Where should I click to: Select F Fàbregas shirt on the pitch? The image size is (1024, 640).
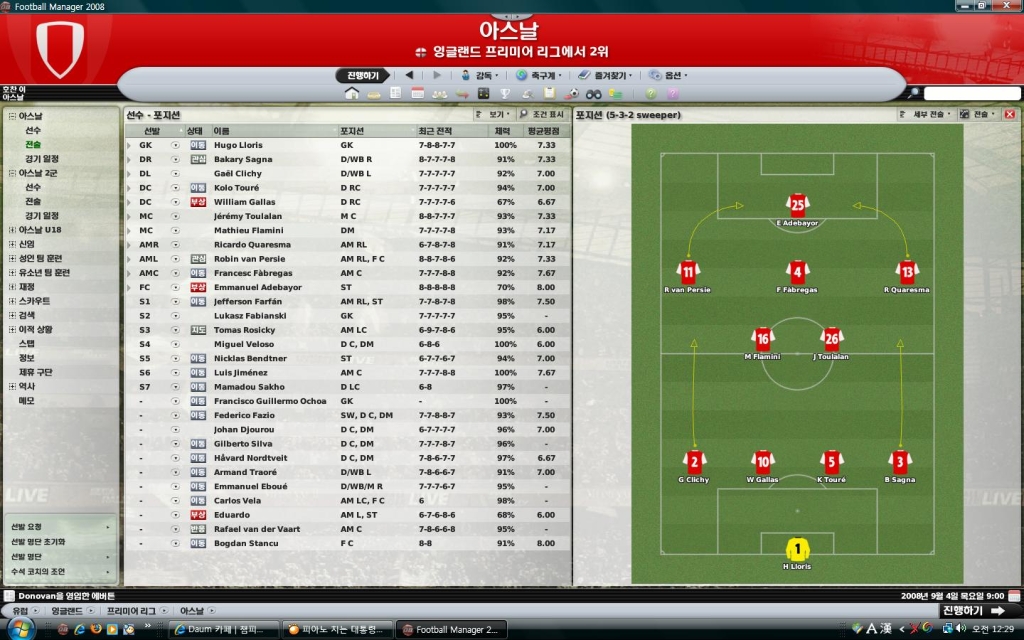[x=796, y=273]
